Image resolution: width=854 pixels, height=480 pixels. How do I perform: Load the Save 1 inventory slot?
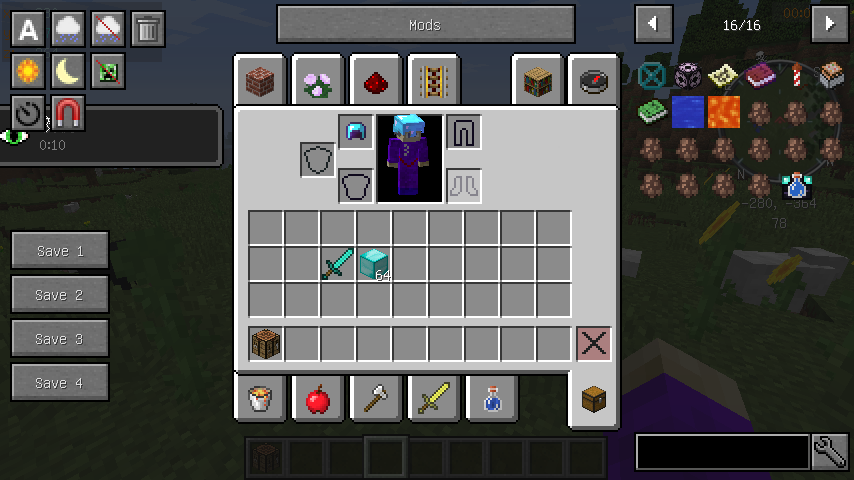point(60,251)
